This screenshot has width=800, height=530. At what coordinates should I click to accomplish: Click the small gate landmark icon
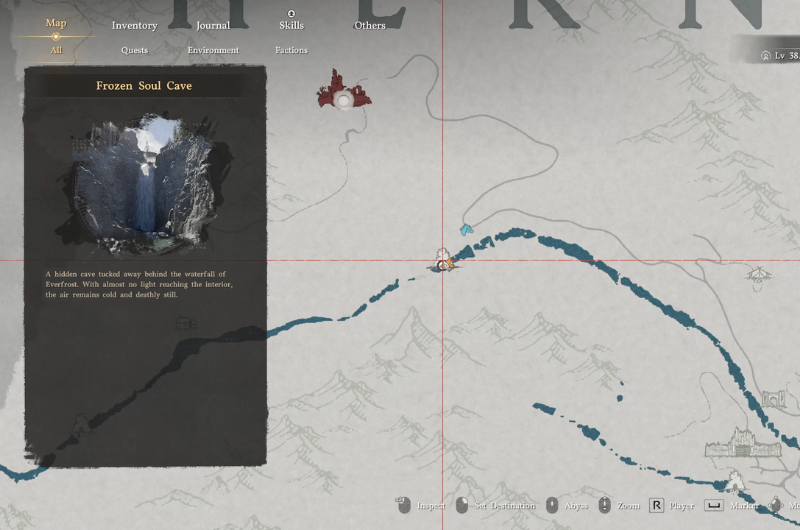coord(774,400)
